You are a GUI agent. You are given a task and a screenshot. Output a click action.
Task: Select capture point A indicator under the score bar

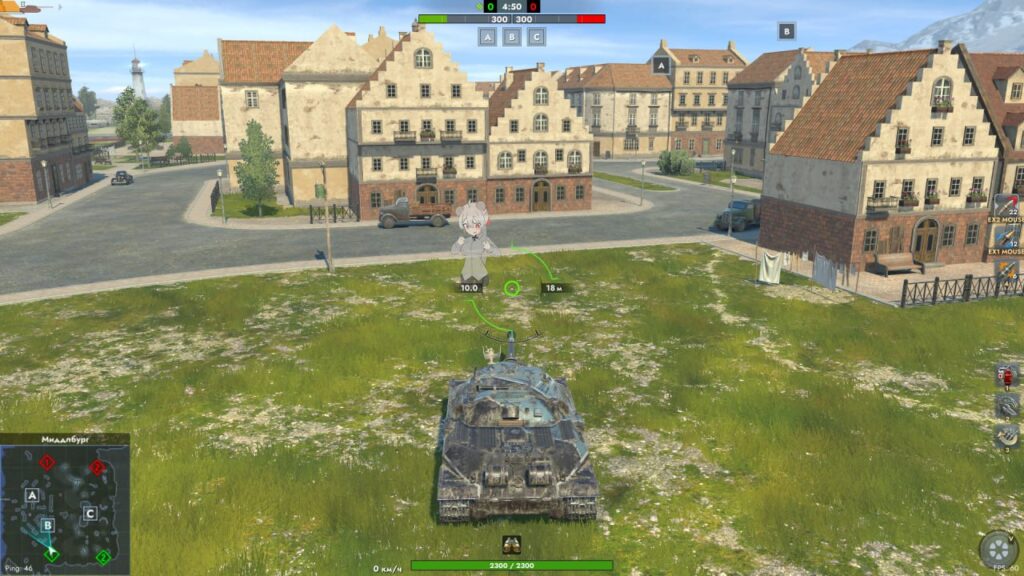[x=487, y=37]
